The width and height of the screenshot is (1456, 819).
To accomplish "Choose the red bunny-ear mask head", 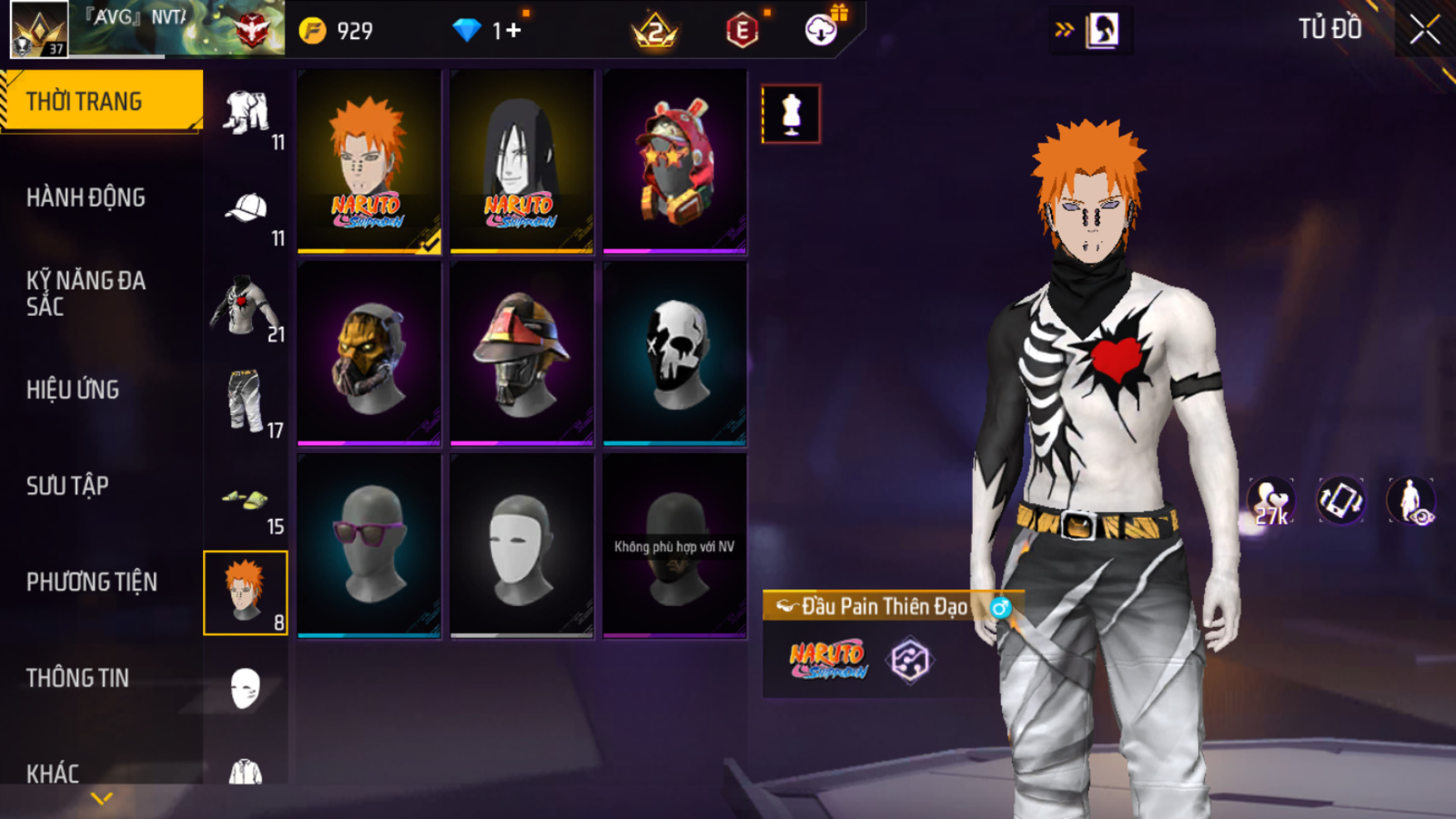I will [x=674, y=161].
